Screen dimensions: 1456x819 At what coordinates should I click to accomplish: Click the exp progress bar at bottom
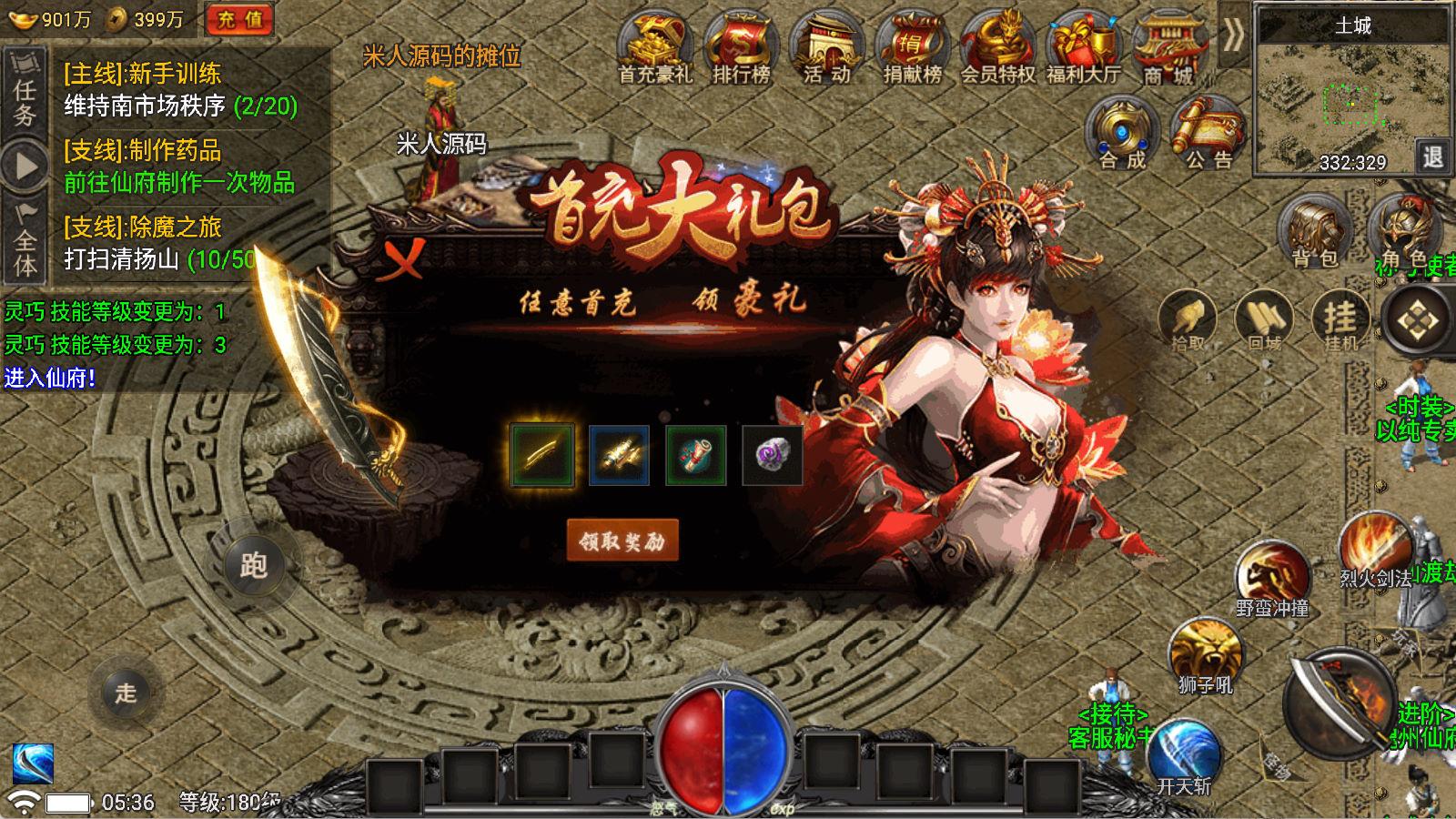point(864,808)
